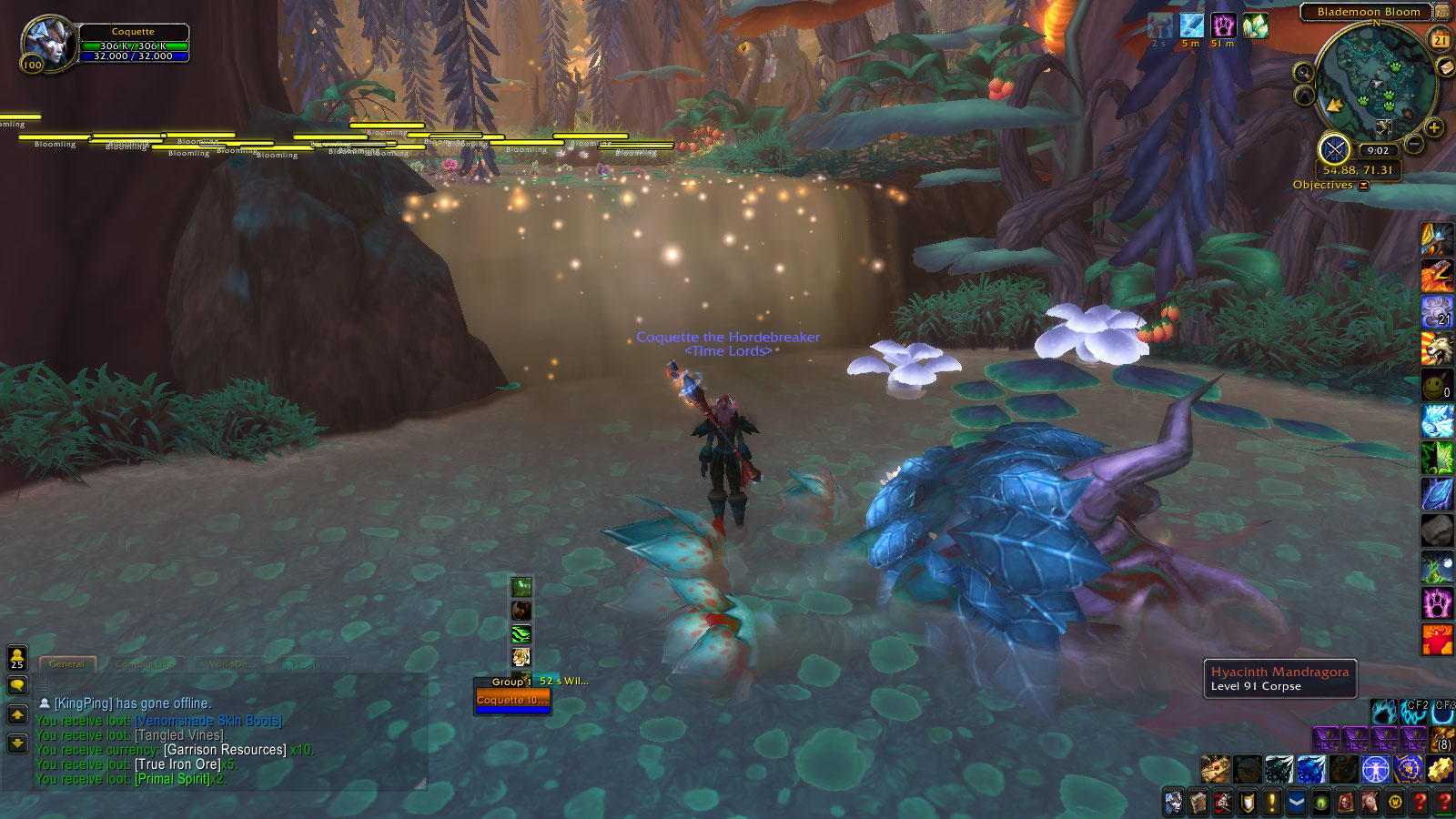The width and height of the screenshot is (1456, 819).
Task: Open the chat speech-bubble menu button
Action: click(17, 685)
